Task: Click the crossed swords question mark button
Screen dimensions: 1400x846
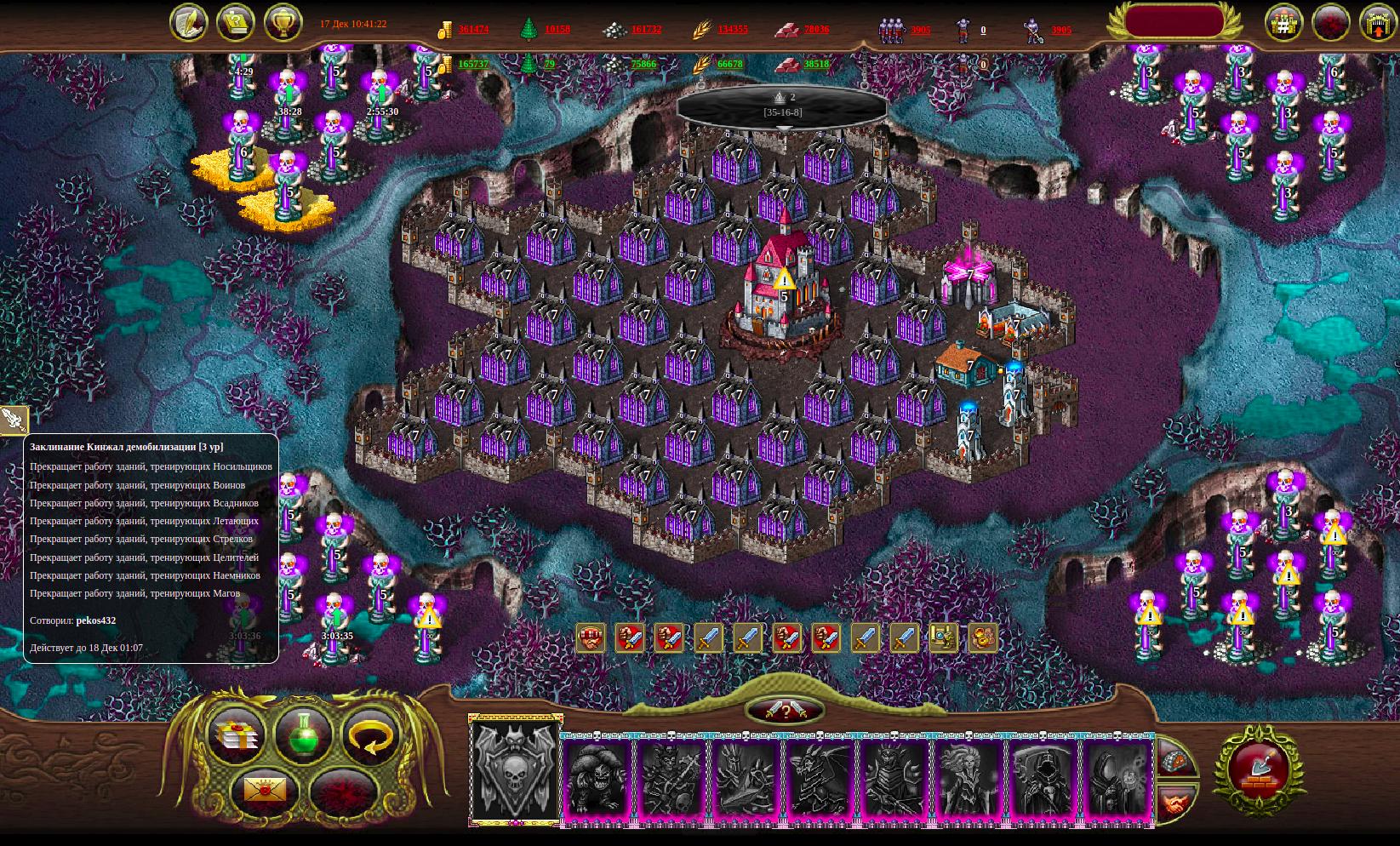Action: pos(785,711)
